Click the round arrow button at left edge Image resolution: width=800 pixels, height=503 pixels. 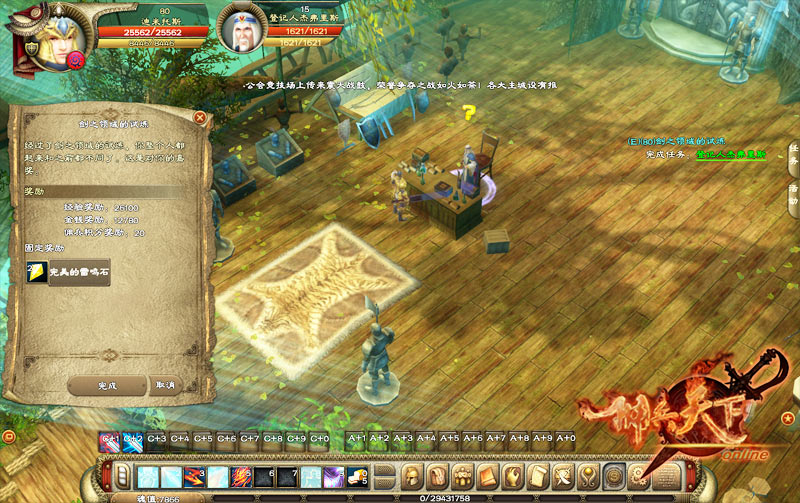click(x=8, y=436)
